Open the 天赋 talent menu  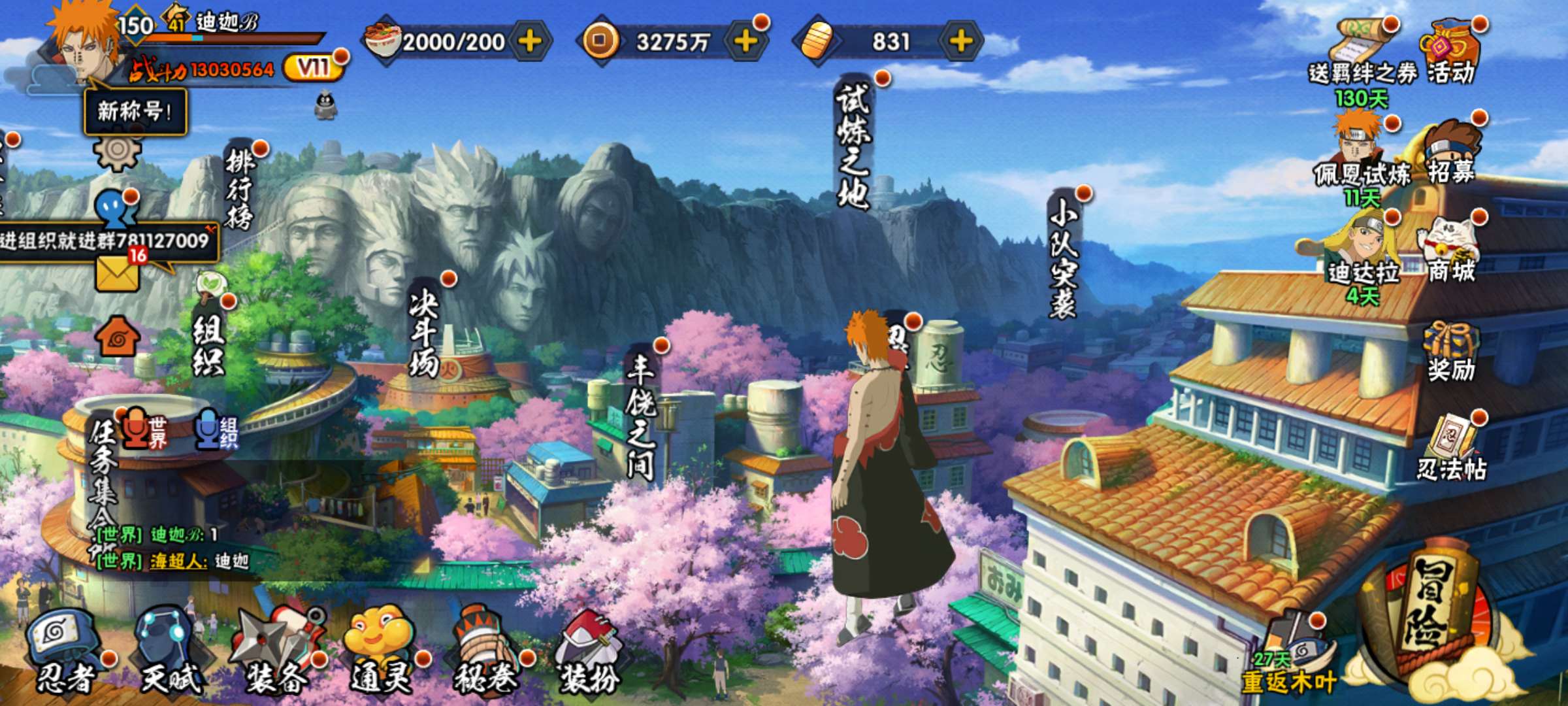pyautogui.click(x=170, y=650)
